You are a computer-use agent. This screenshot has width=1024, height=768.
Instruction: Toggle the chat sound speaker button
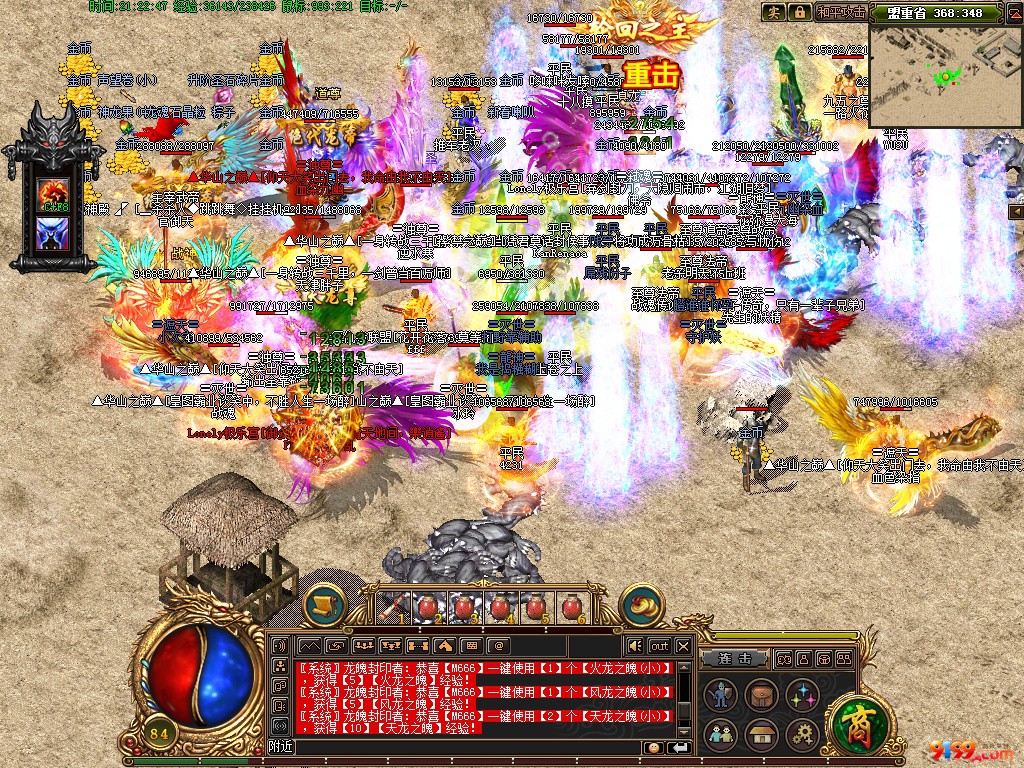(x=634, y=646)
